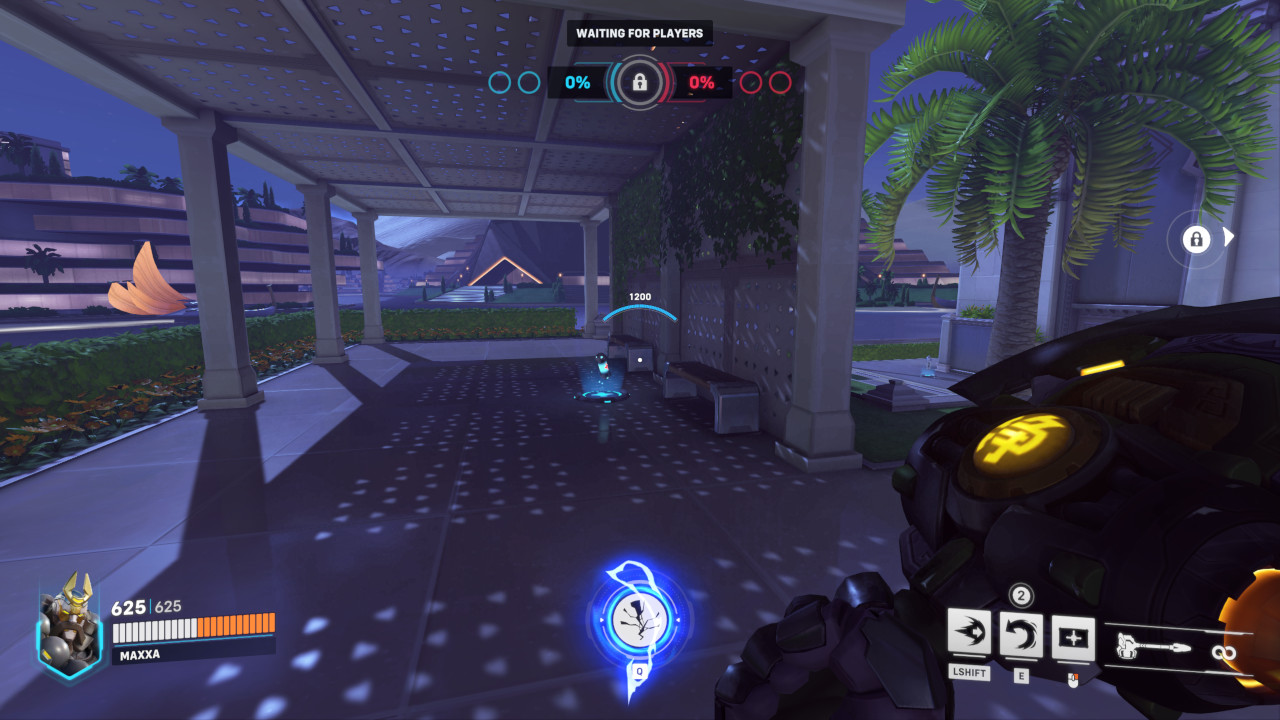1280x720 pixels.
Task: Select the red team 0% score label
Action: point(702,84)
